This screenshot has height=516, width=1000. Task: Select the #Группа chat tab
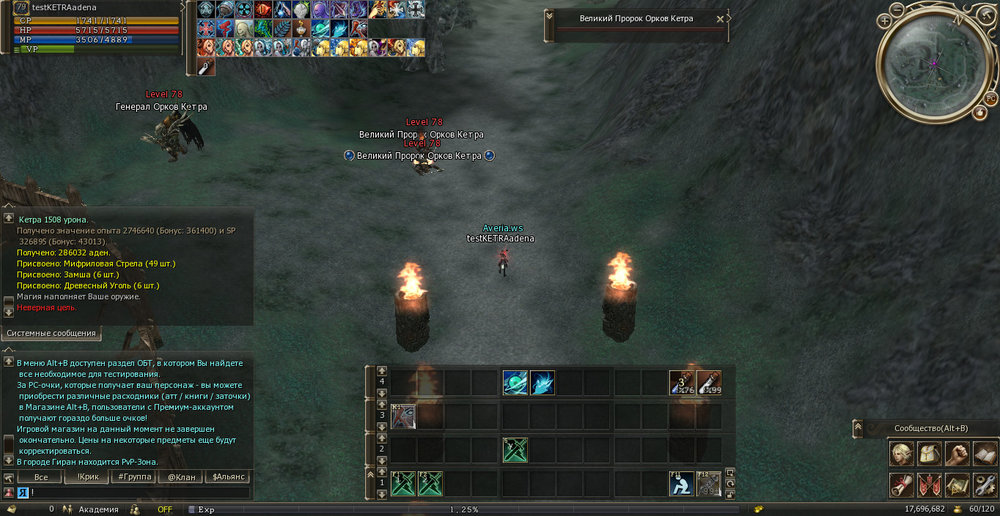(133, 478)
